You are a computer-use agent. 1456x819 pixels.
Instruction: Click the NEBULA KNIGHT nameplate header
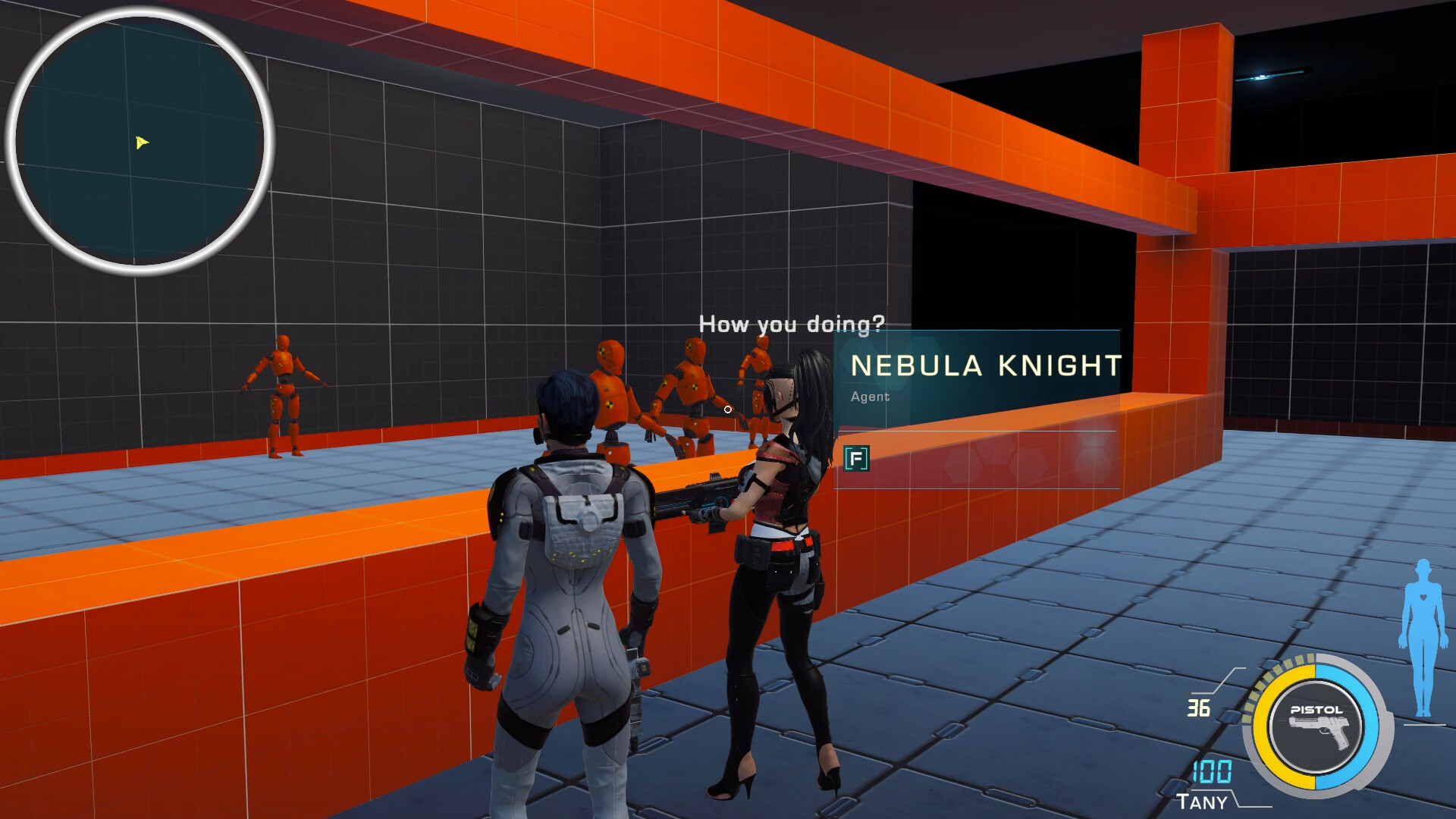click(986, 365)
